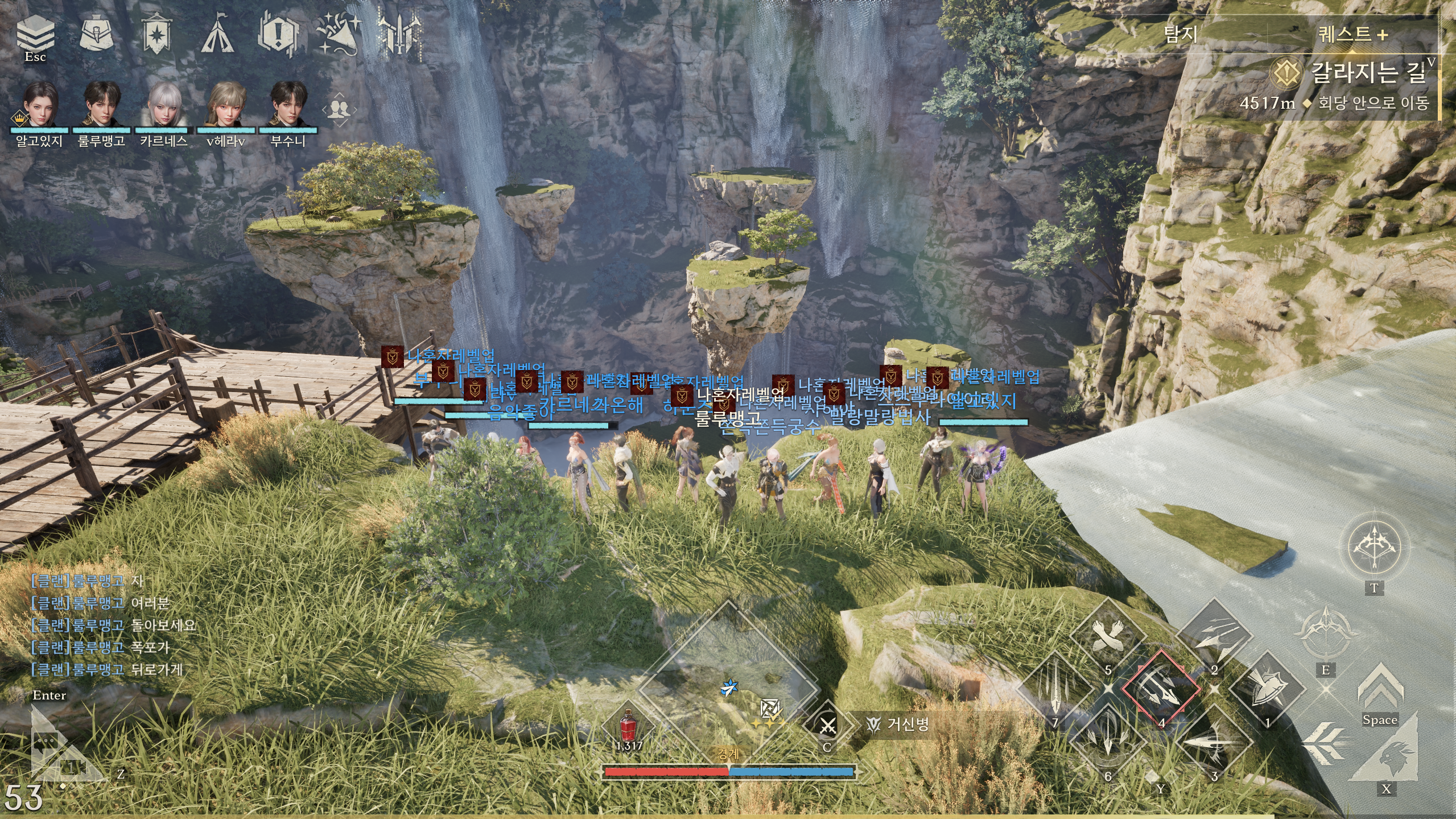Select party member 카르네스's portrait
This screenshot has height=819, width=1456.
pos(163,105)
